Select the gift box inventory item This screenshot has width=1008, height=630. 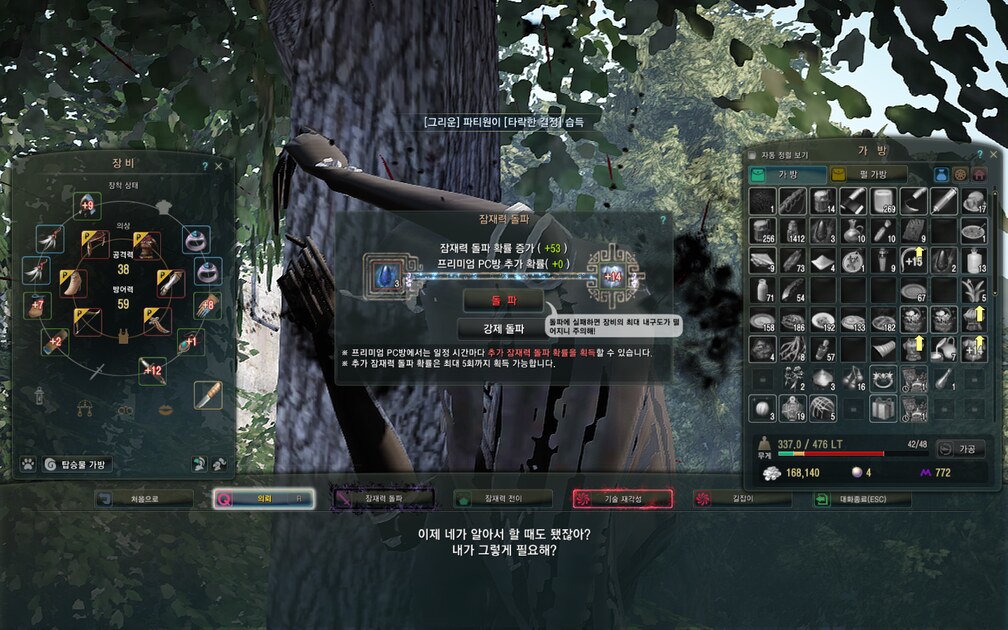(x=881, y=408)
